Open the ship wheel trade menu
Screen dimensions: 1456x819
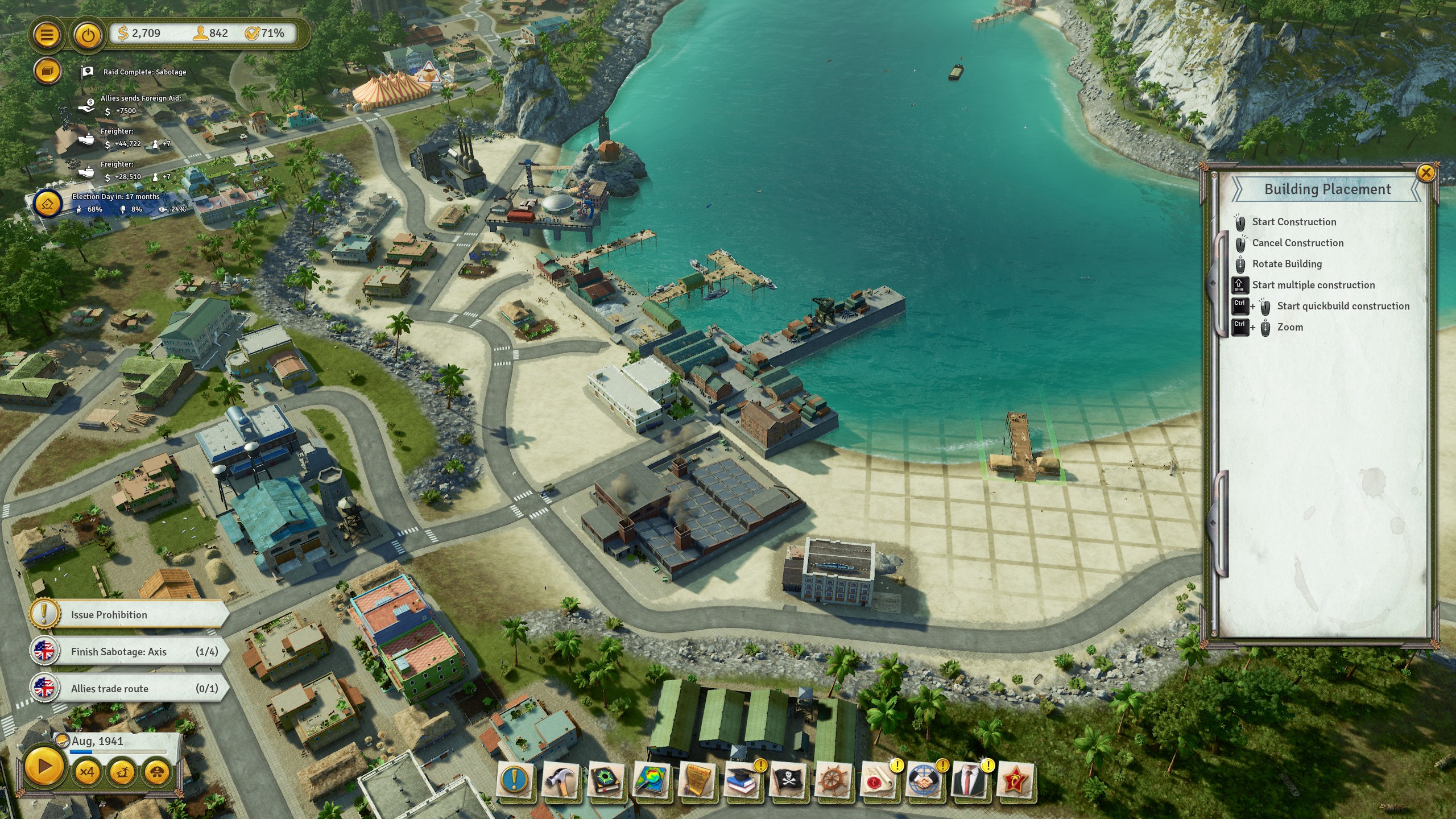[x=833, y=780]
